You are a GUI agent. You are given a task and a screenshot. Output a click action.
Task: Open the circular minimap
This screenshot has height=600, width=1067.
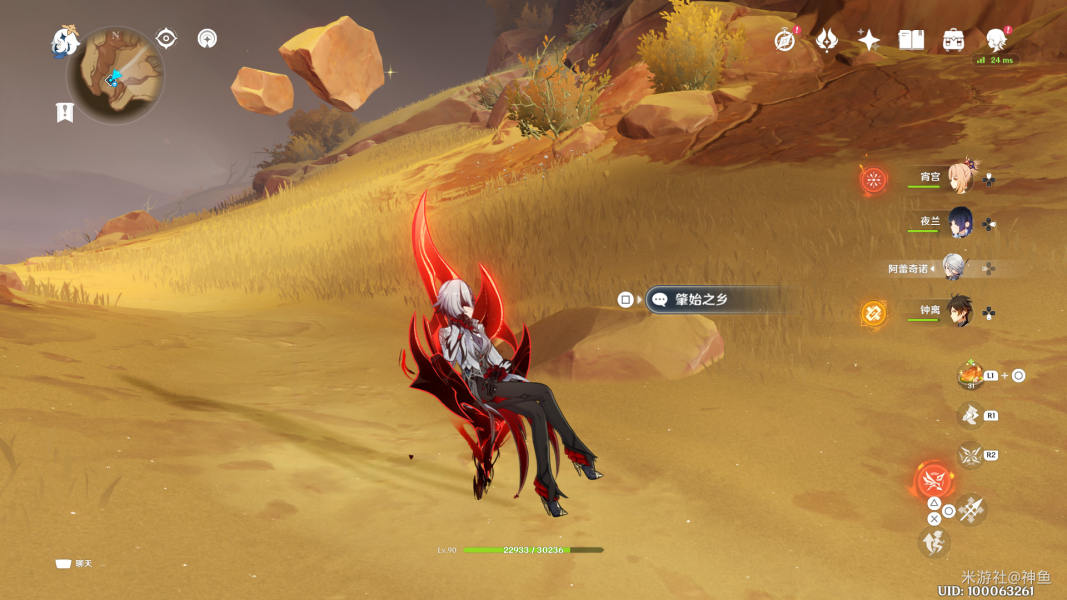coord(116,75)
